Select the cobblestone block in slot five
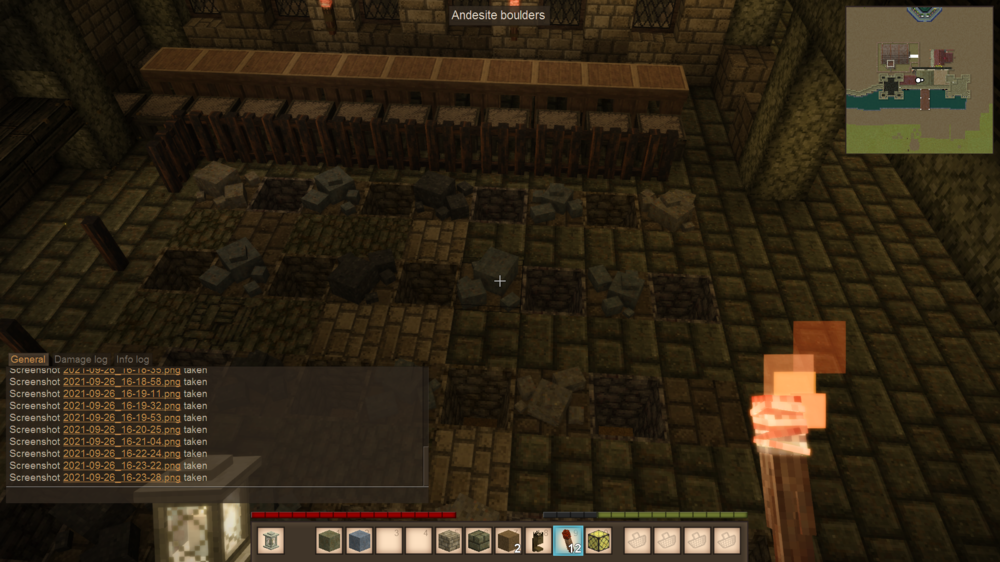The width and height of the screenshot is (1000, 562). point(449,541)
